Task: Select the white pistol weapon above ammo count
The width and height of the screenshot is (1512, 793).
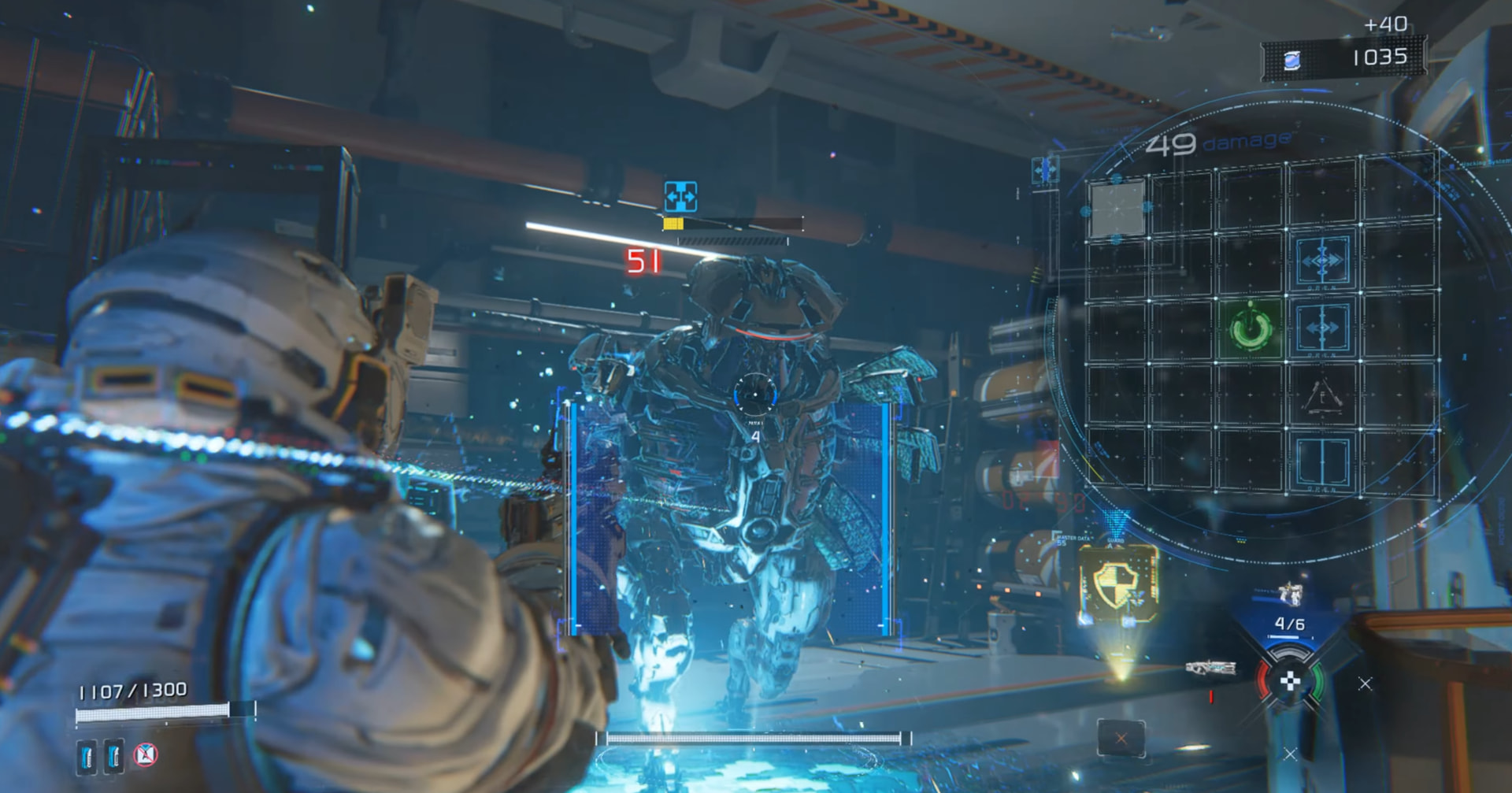Action: tap(1290, 593)
